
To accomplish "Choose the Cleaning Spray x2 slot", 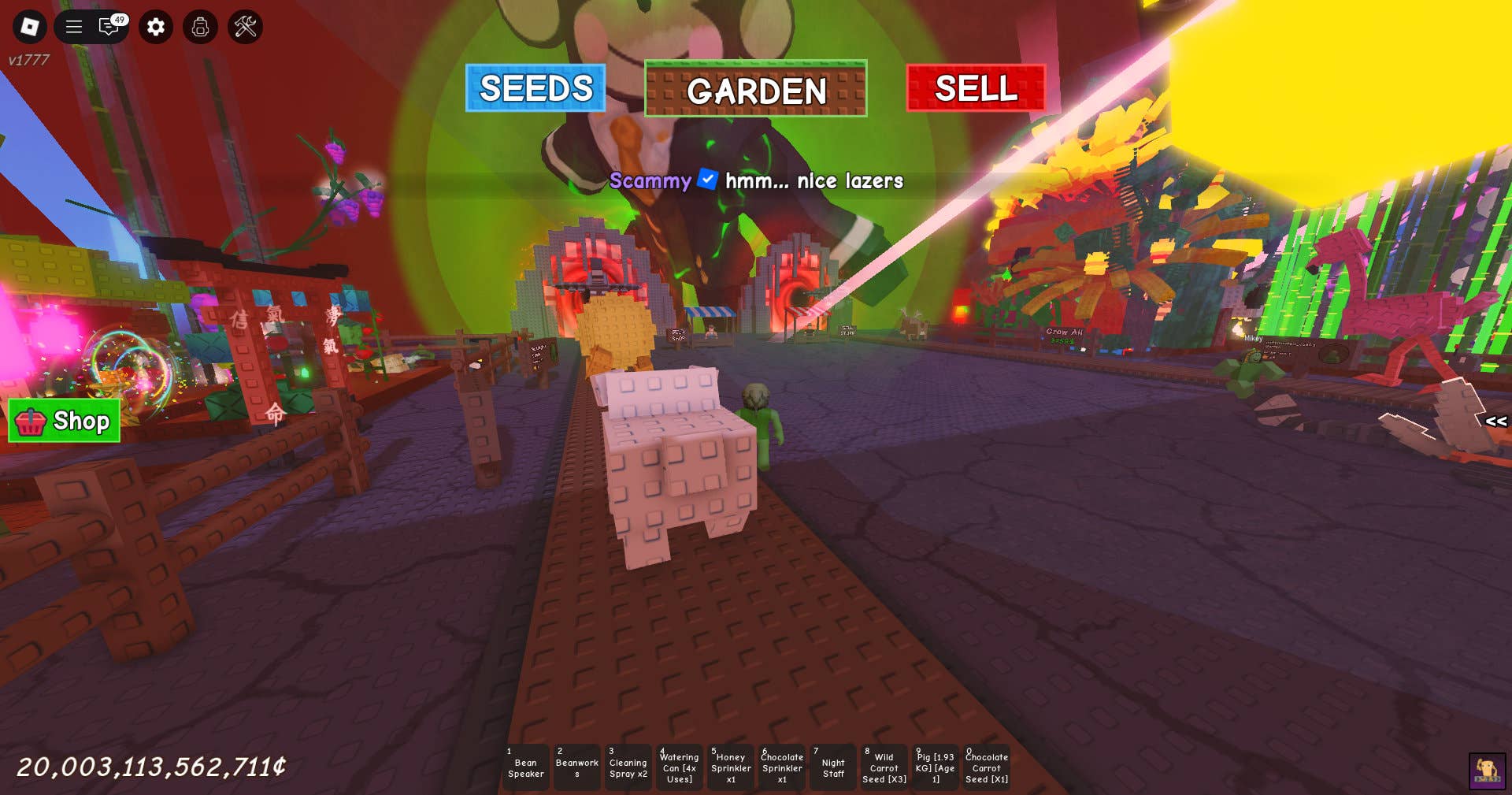I will [x=628, y=767].
